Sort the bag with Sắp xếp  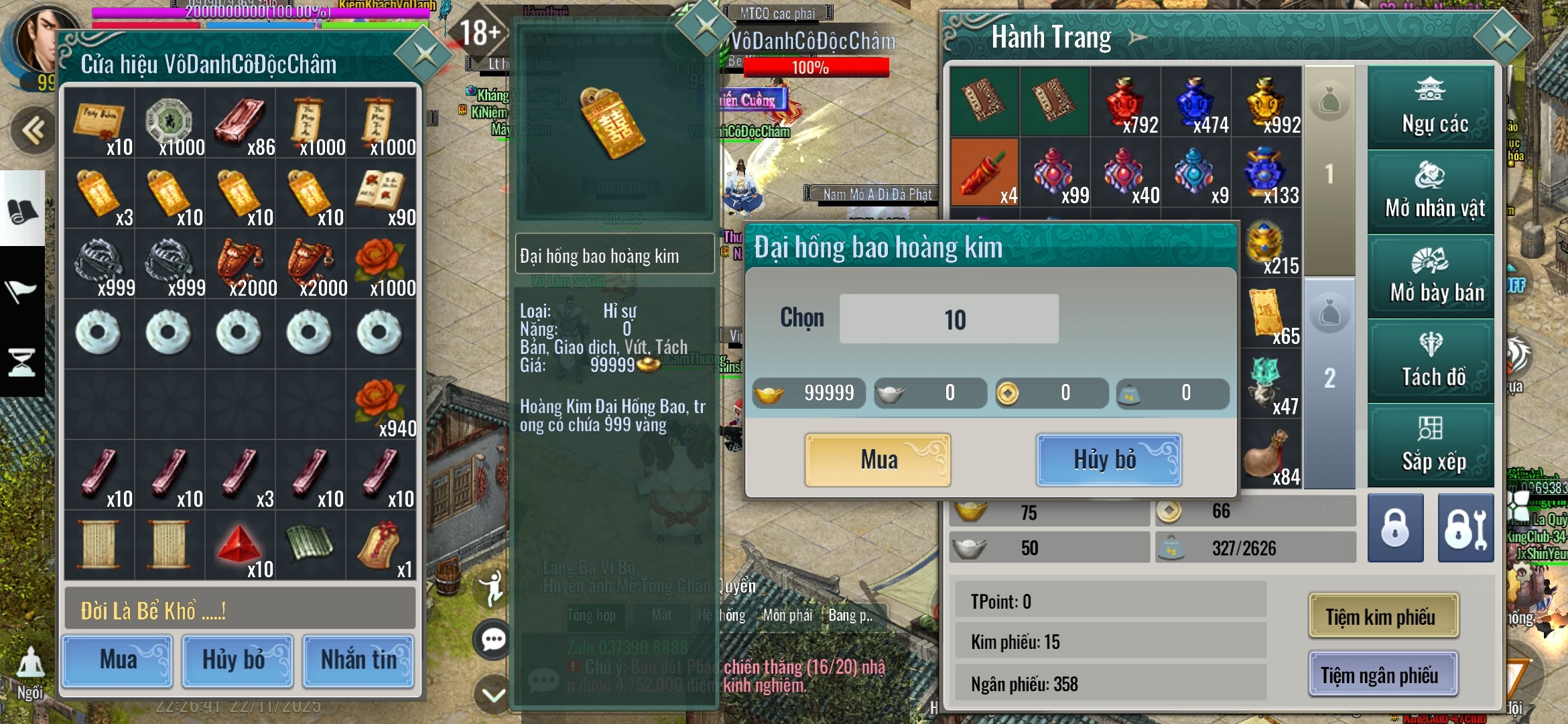[1431, 445]
